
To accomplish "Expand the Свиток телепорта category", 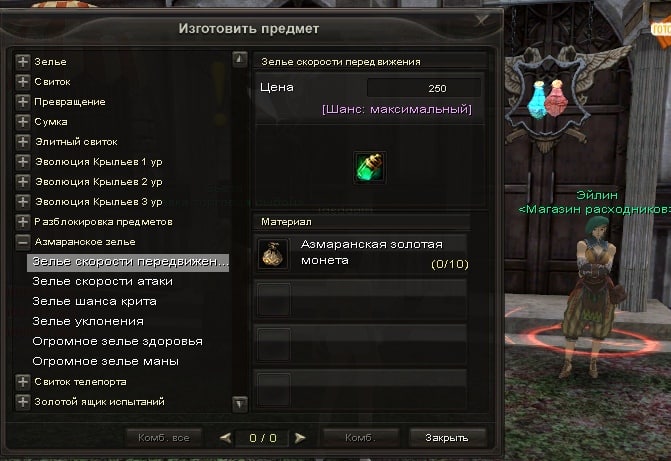I will point(23,382).
